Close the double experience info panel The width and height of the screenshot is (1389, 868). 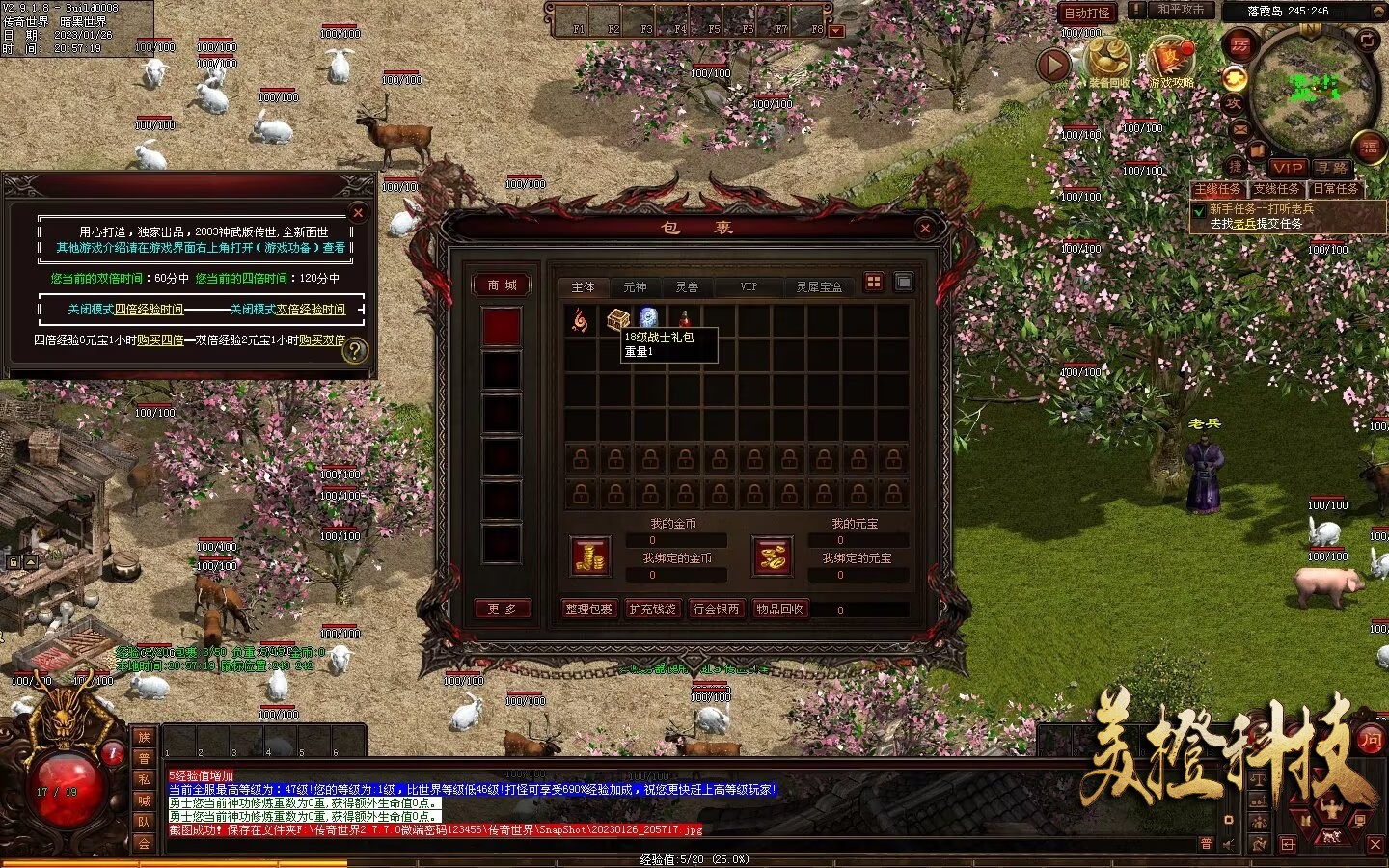point(358,212)
